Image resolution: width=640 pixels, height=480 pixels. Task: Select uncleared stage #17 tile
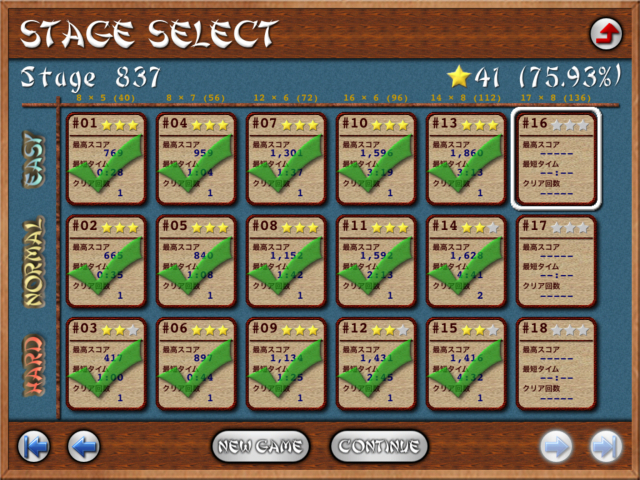[x=557, y=261]
